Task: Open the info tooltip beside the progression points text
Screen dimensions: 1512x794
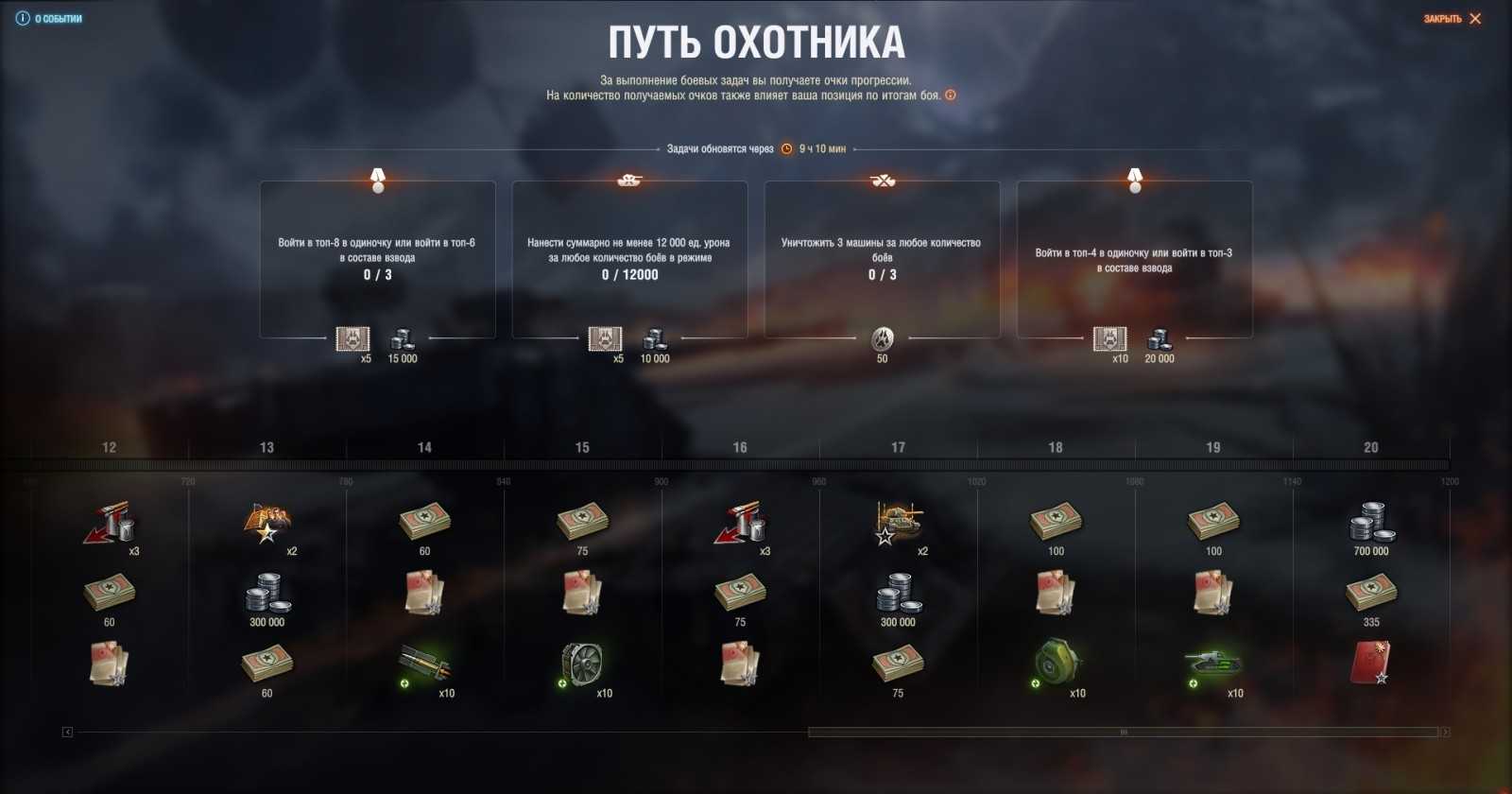Action: pyautogui.click(x=952, y=95)
